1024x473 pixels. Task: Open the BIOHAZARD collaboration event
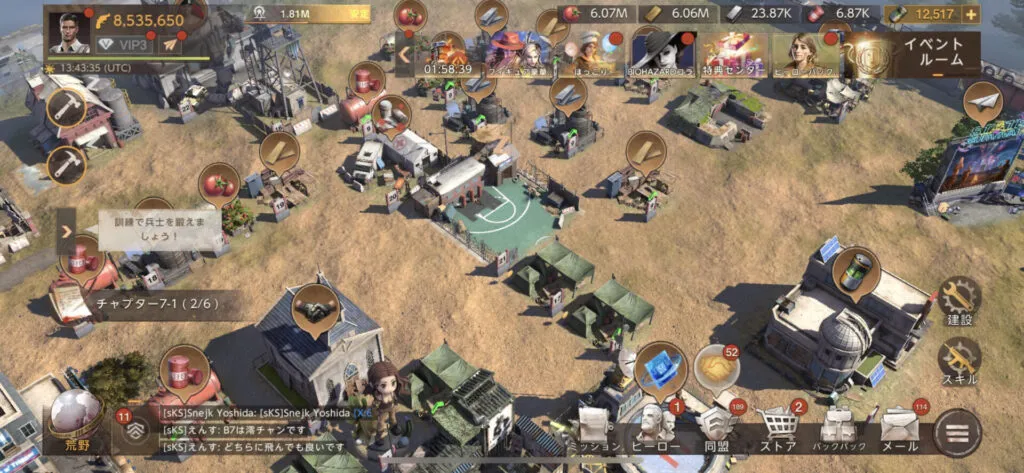pos(661,53)
